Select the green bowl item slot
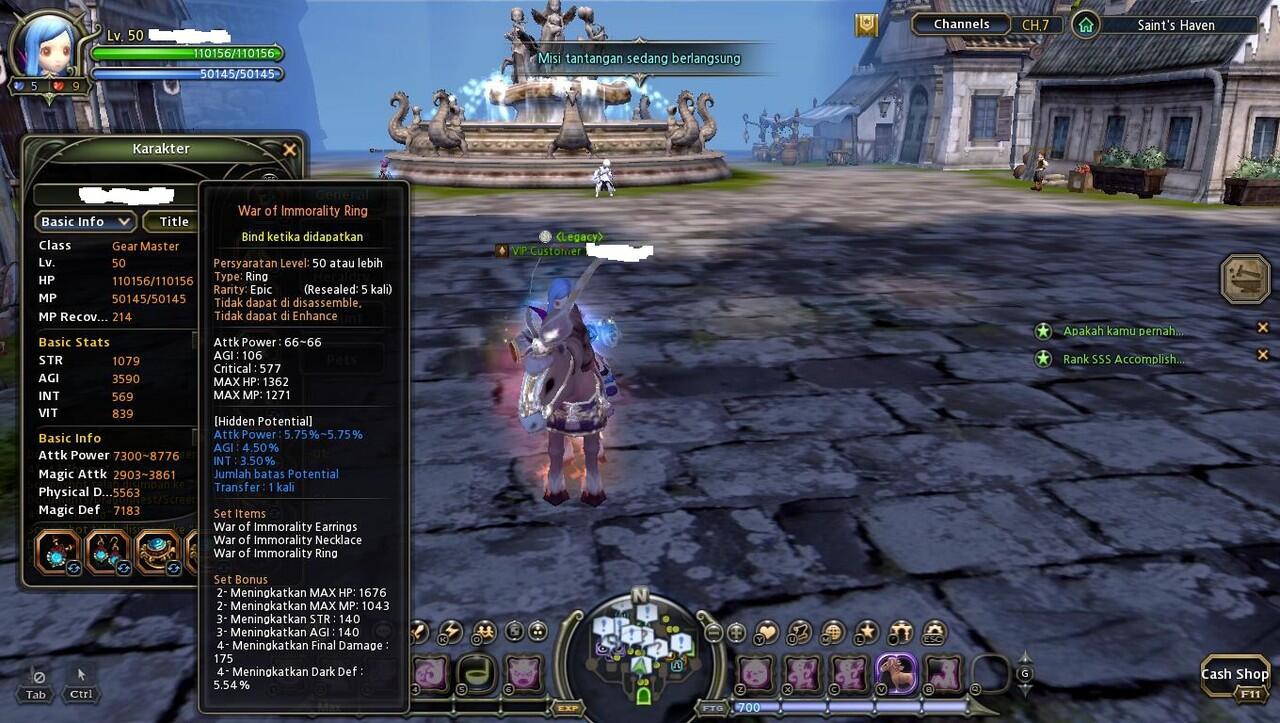 (x=475, y=673)
